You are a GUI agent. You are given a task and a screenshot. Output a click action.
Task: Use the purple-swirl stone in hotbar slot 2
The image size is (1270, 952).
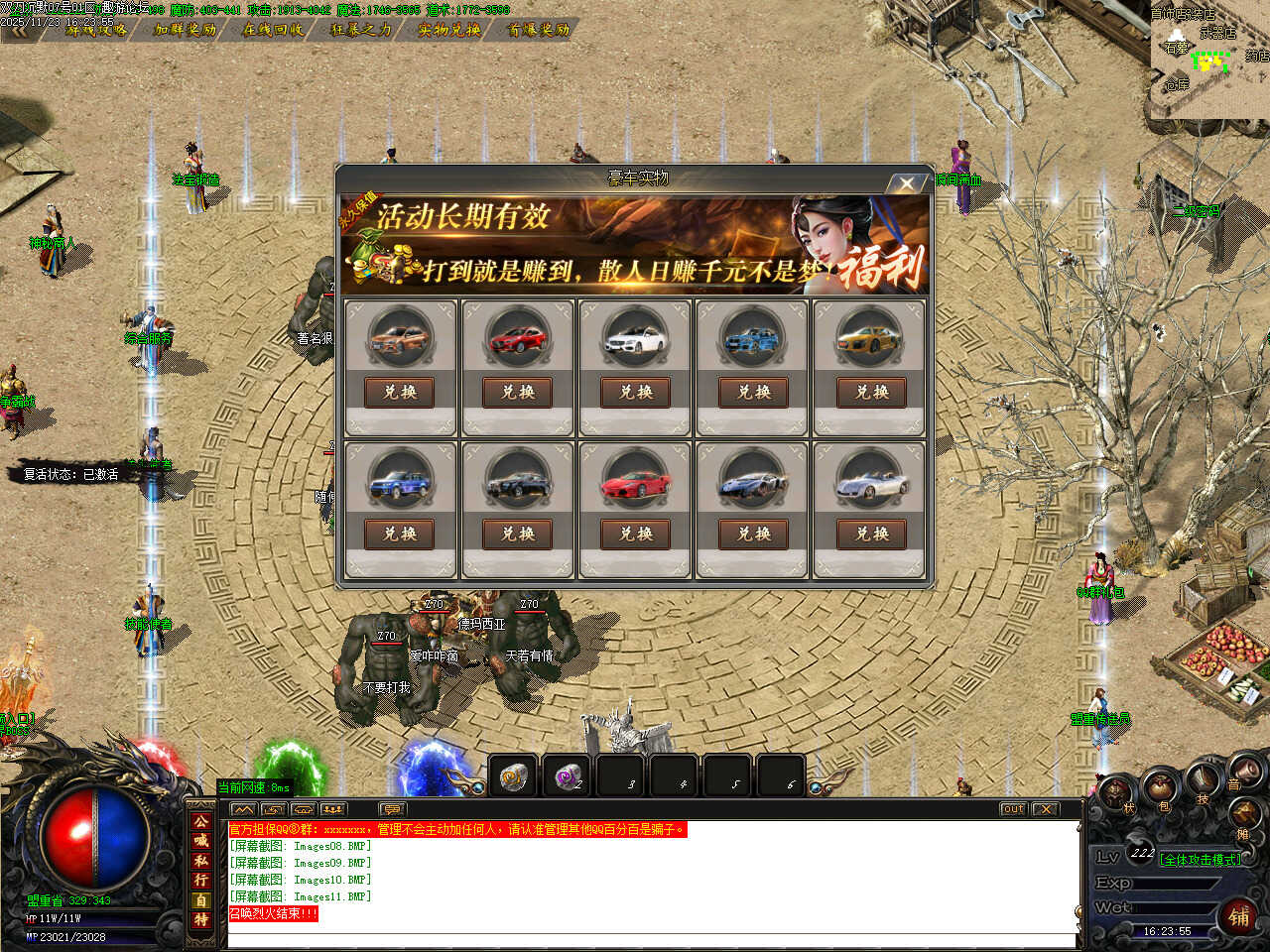(567, 776)
